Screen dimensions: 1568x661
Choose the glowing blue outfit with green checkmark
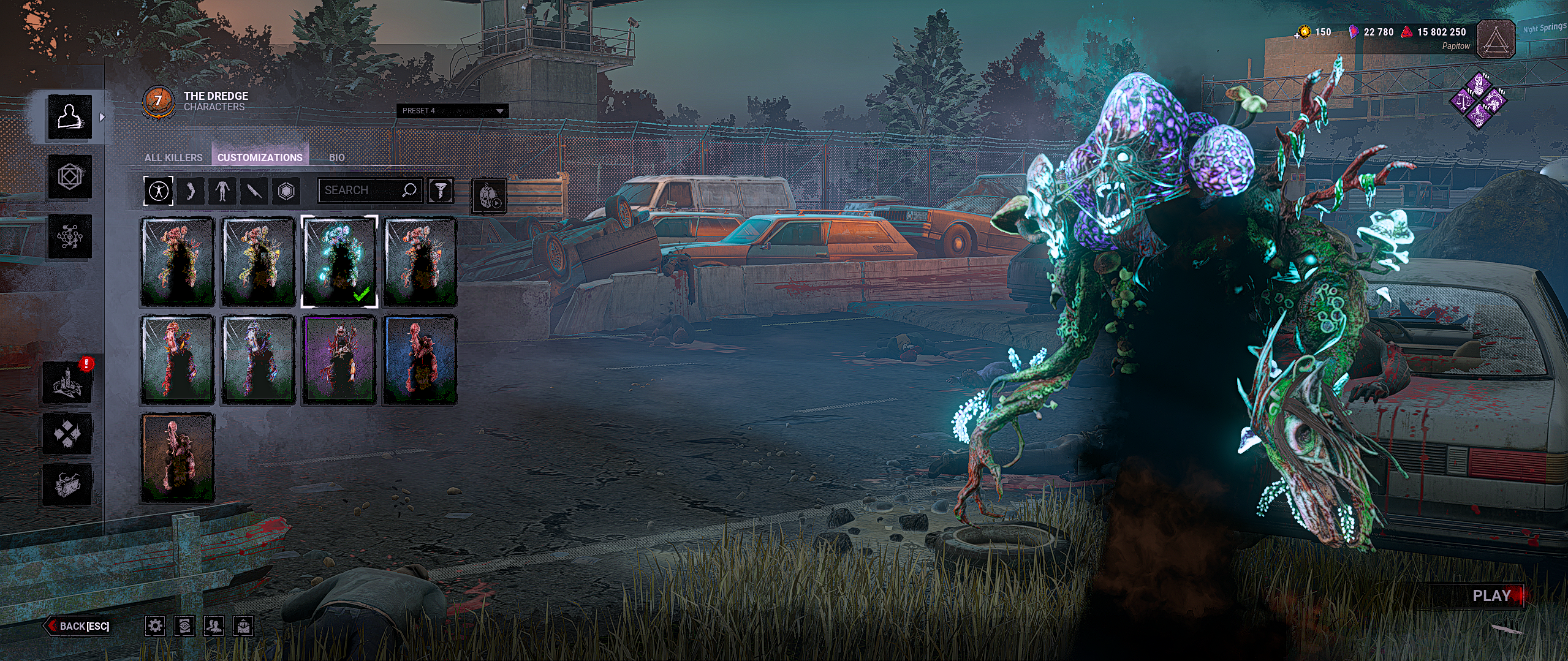click(339, 261)
